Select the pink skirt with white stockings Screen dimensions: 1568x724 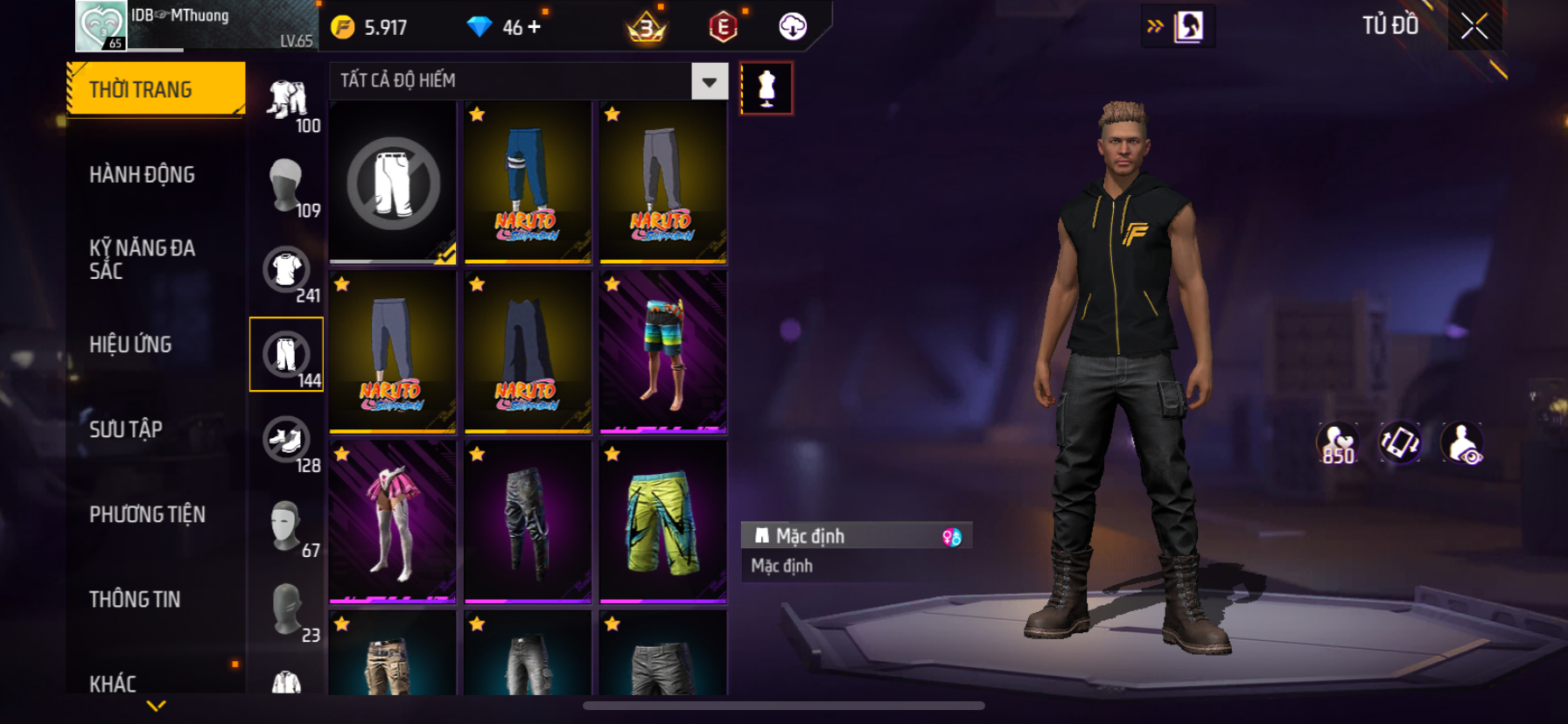pyautogui.click(x=393, y=522)
